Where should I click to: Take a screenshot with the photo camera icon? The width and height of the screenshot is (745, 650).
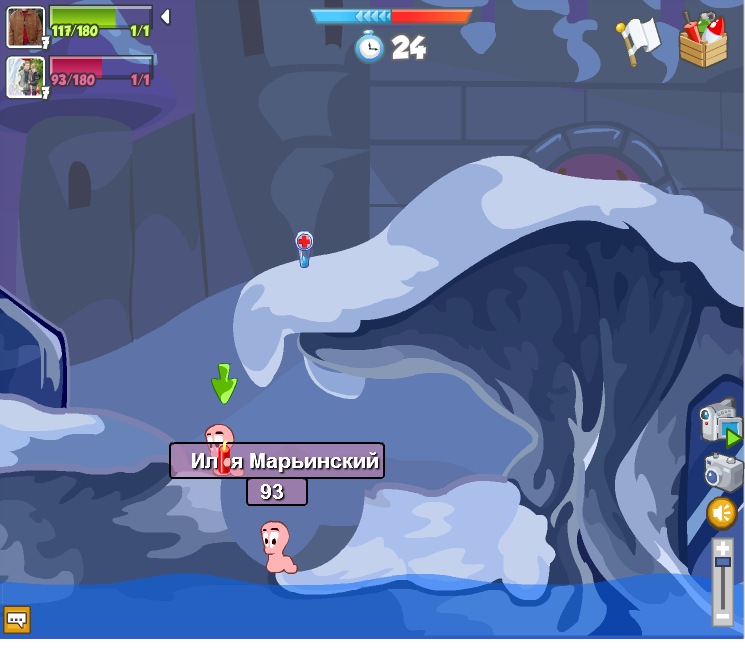tap(721, 472)
